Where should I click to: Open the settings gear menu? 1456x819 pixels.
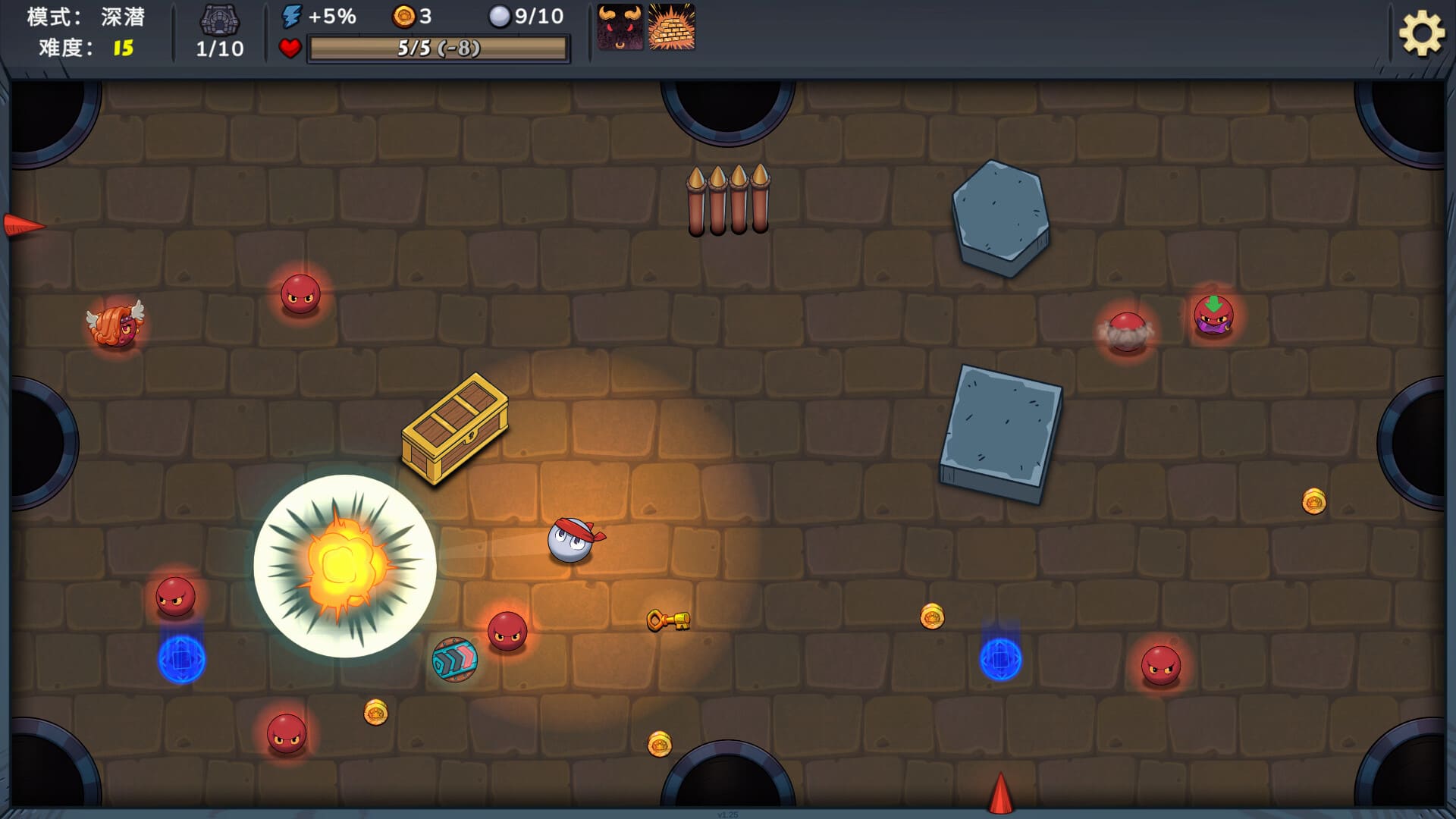click(x=1421, y=33)
